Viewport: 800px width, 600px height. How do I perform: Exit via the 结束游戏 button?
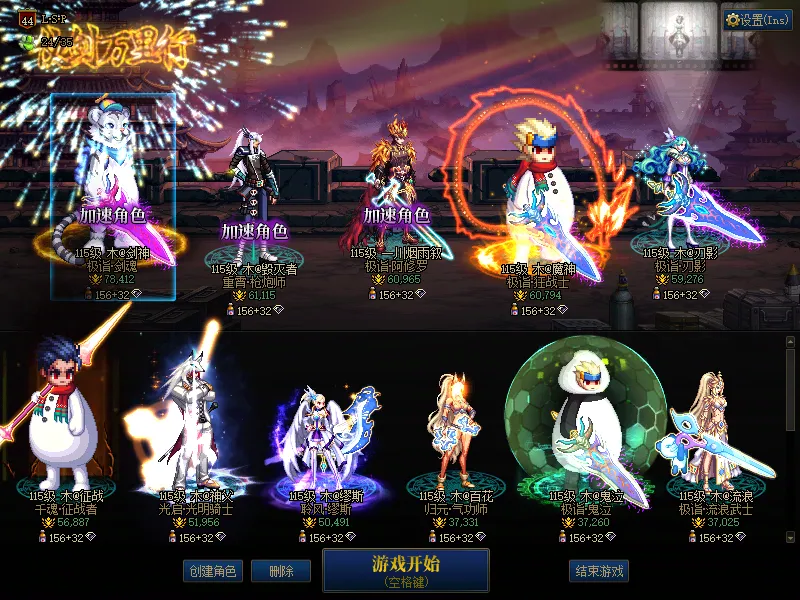600,571
